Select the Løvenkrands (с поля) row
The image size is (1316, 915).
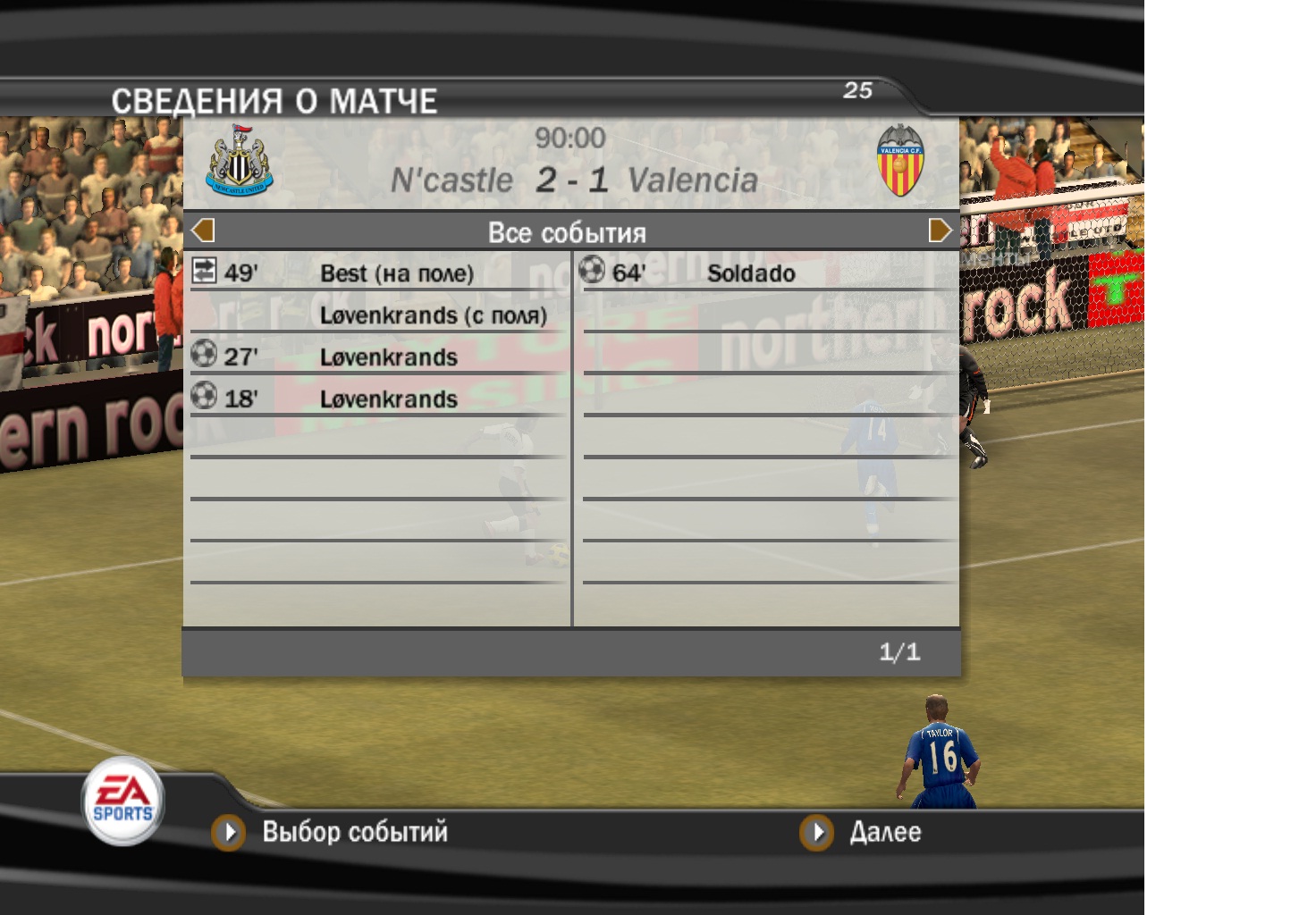pos(433,315)
